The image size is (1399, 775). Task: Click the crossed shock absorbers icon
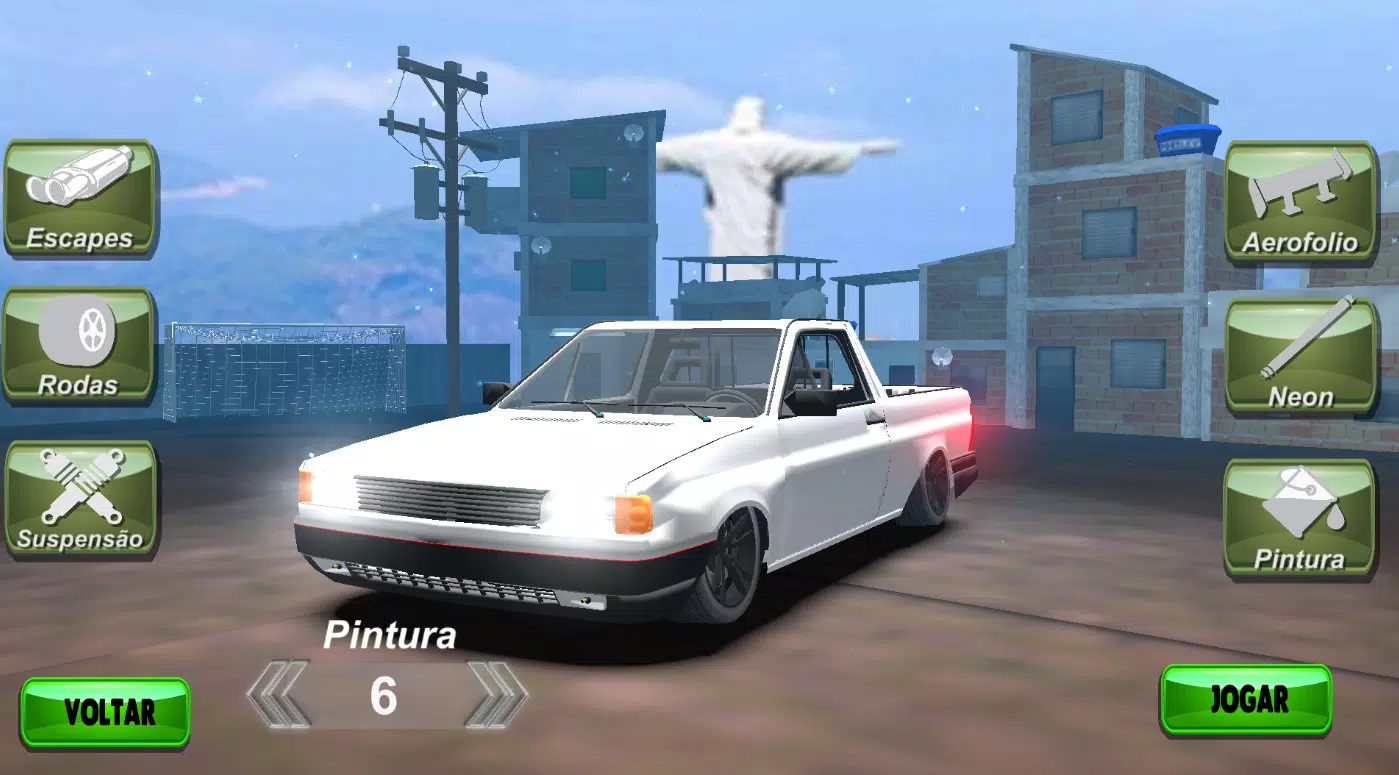pos(78,485)
